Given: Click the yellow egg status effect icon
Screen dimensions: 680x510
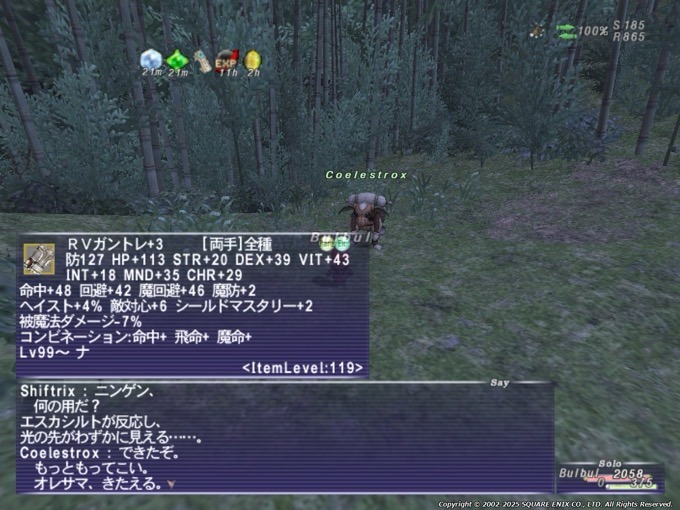Looking at the screenshot, I should point(253,60).
